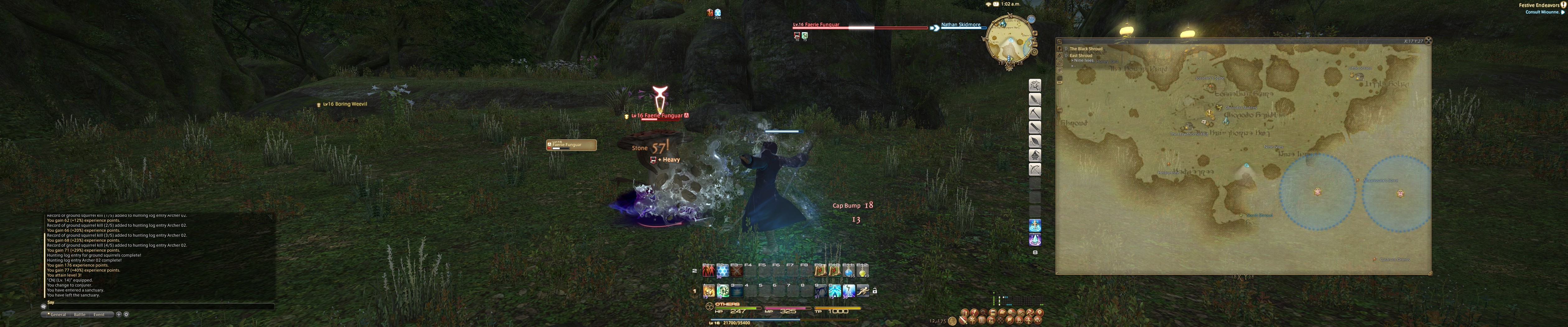Open the Inventory bag icon

click(994, 313)
